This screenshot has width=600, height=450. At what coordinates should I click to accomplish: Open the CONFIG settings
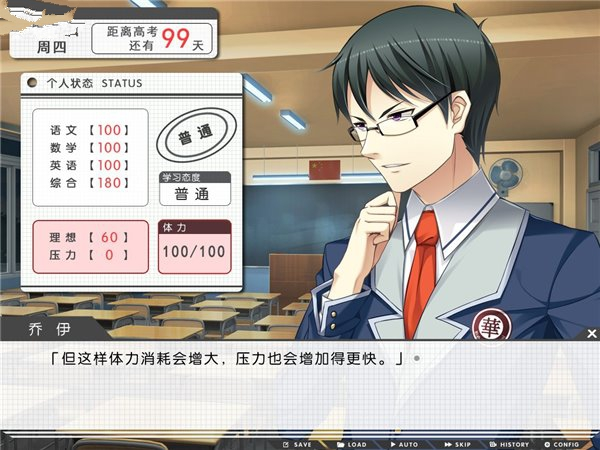coord(561,444)
